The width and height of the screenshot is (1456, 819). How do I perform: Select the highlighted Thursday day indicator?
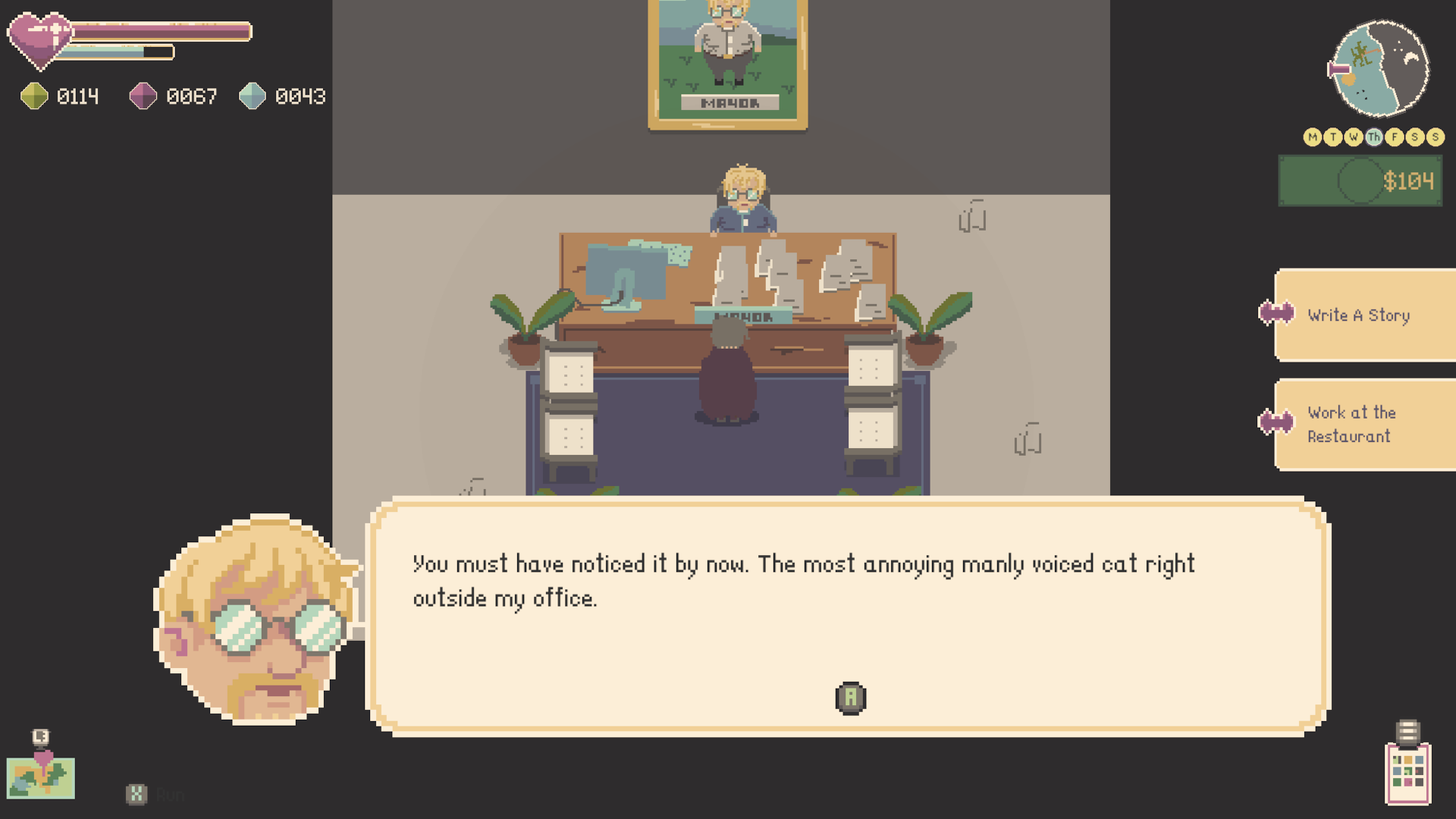point(1374,137)
